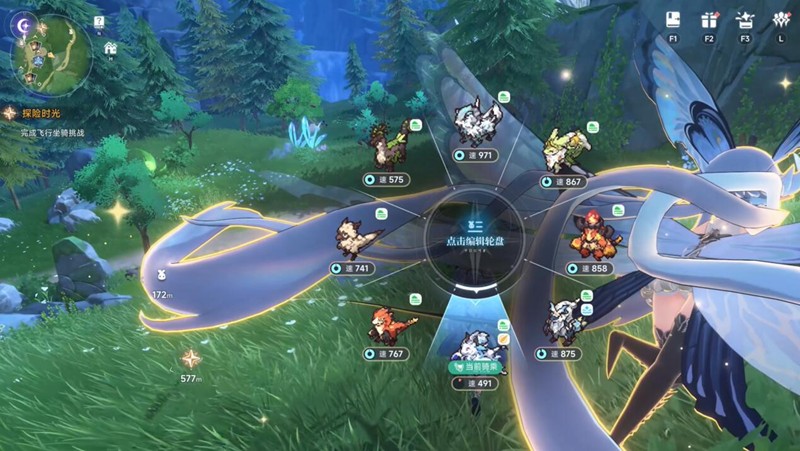Choose the orange fox mount with speed 767
800x451 pixels.
[x=384, y=325]
